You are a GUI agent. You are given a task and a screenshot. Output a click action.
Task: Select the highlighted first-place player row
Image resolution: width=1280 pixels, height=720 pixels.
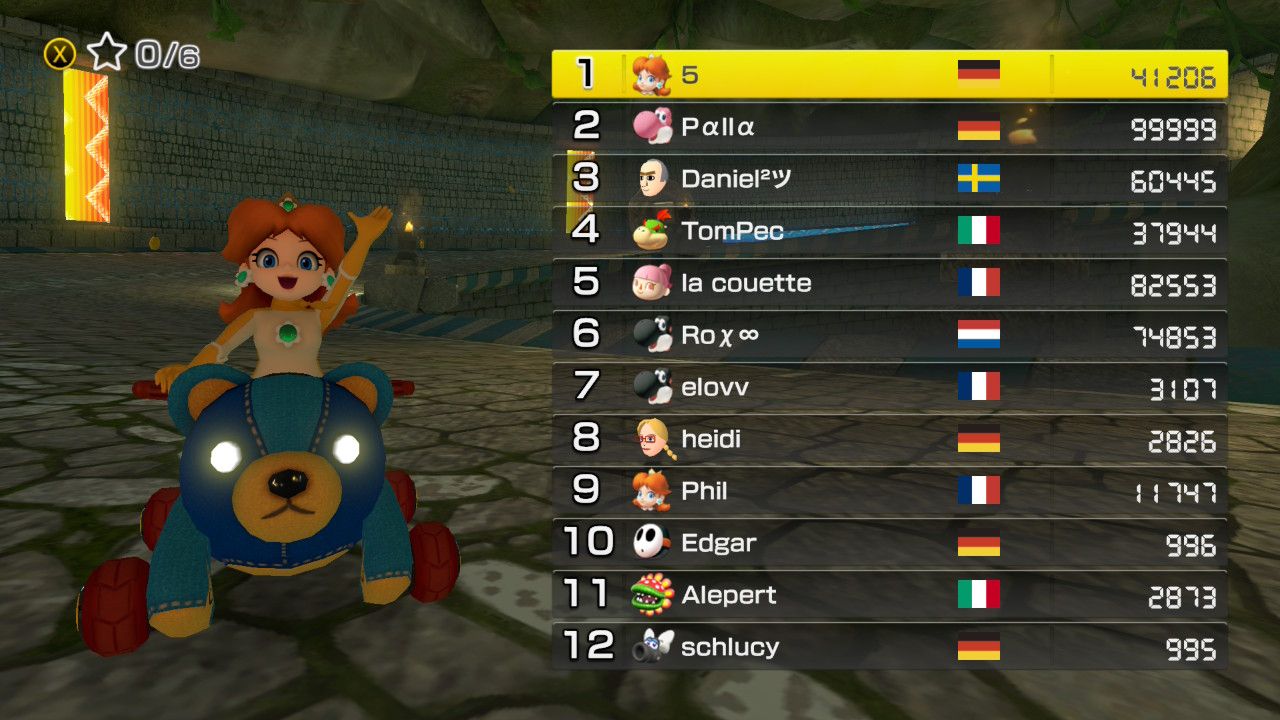click(889, 75)
